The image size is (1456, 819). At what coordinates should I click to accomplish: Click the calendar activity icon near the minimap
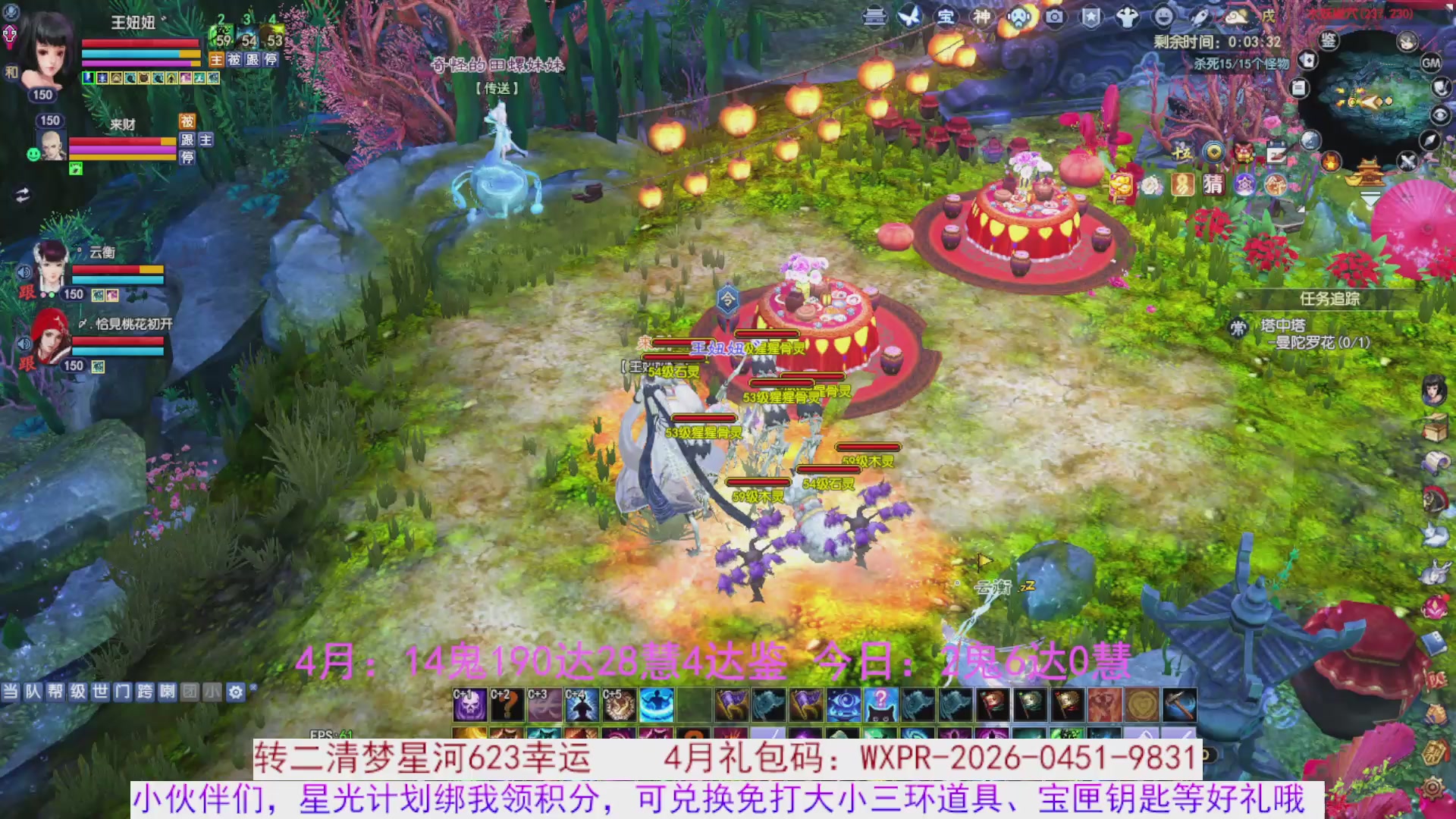[x=1277, y=152]
